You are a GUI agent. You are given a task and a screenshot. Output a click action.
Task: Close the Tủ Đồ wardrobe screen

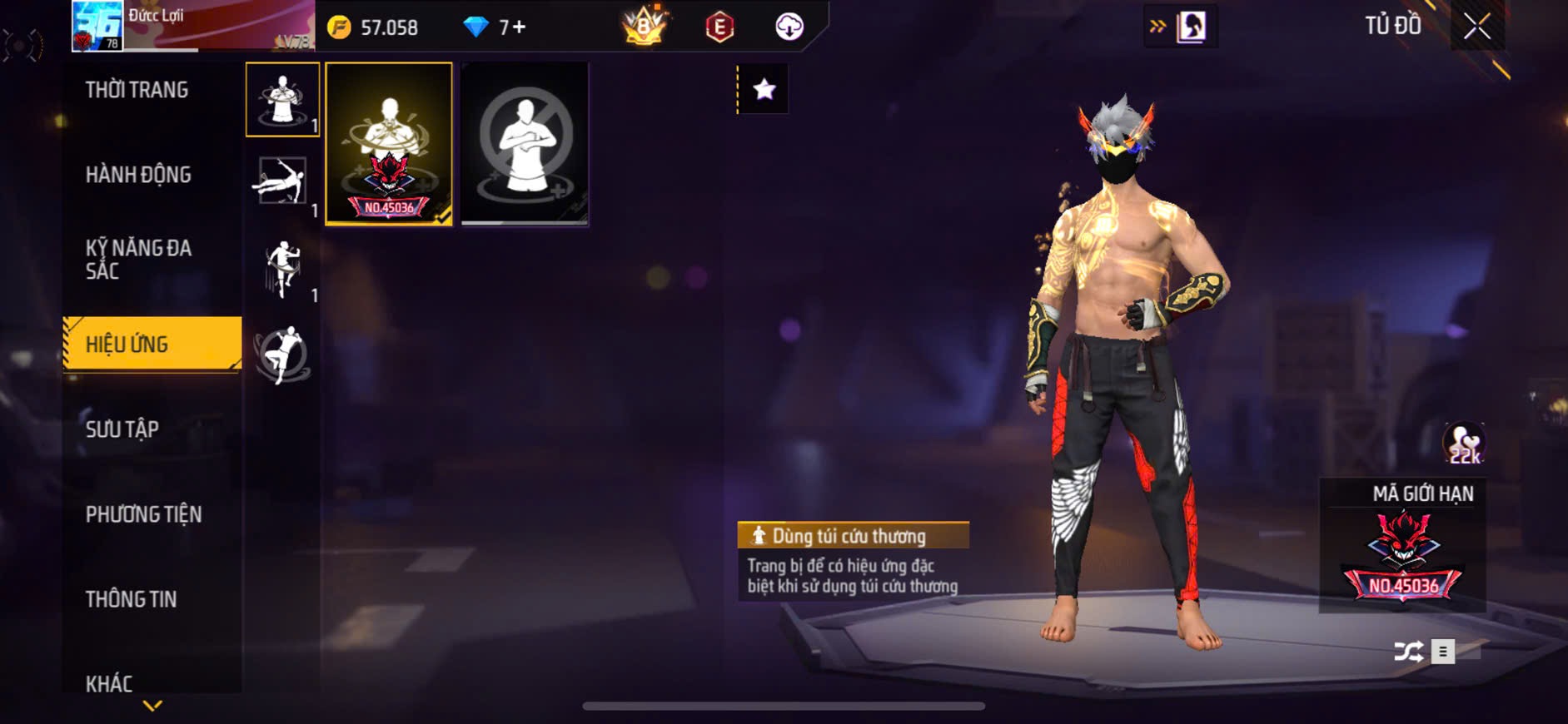click(1476, 27)
